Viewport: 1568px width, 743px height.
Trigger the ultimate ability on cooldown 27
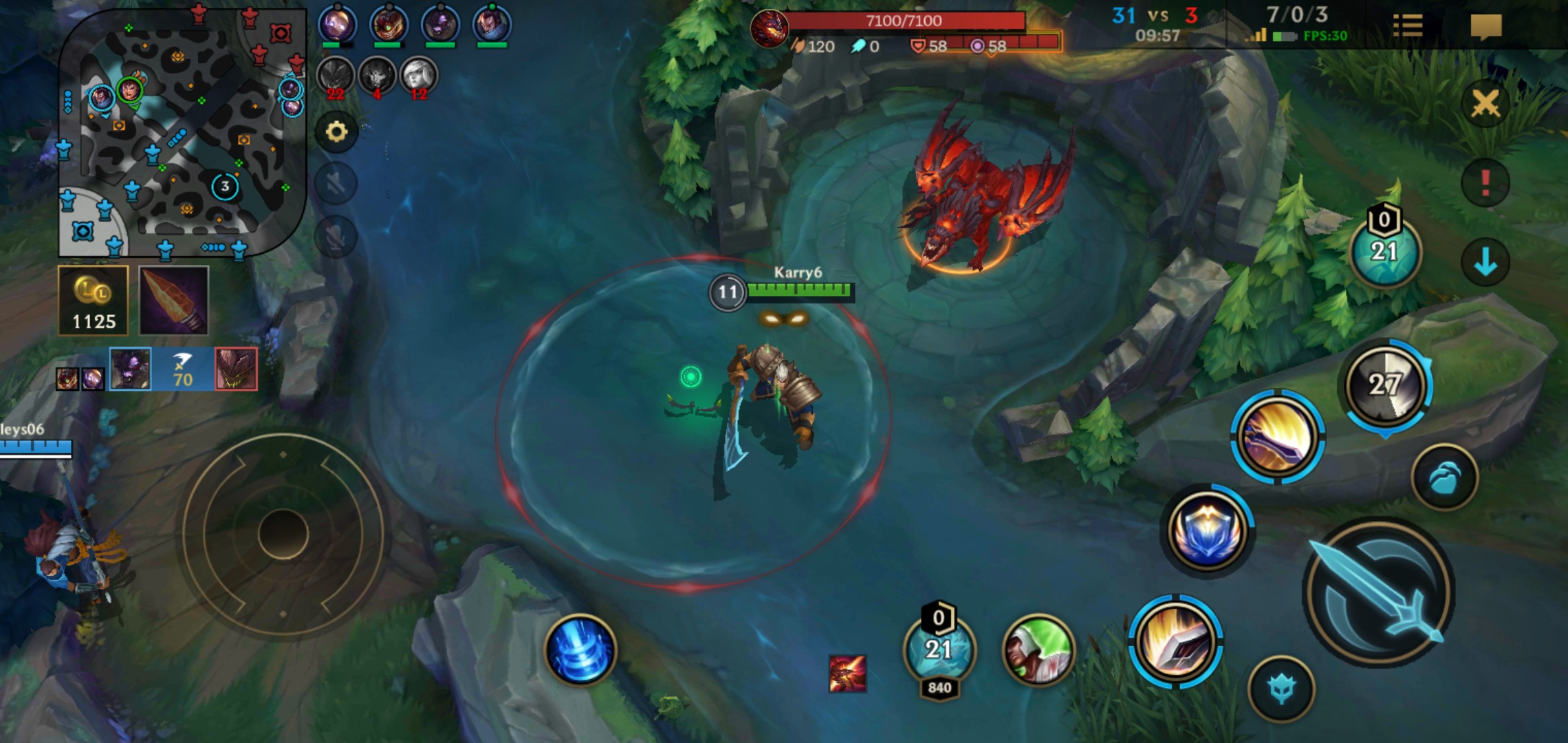1384,385
